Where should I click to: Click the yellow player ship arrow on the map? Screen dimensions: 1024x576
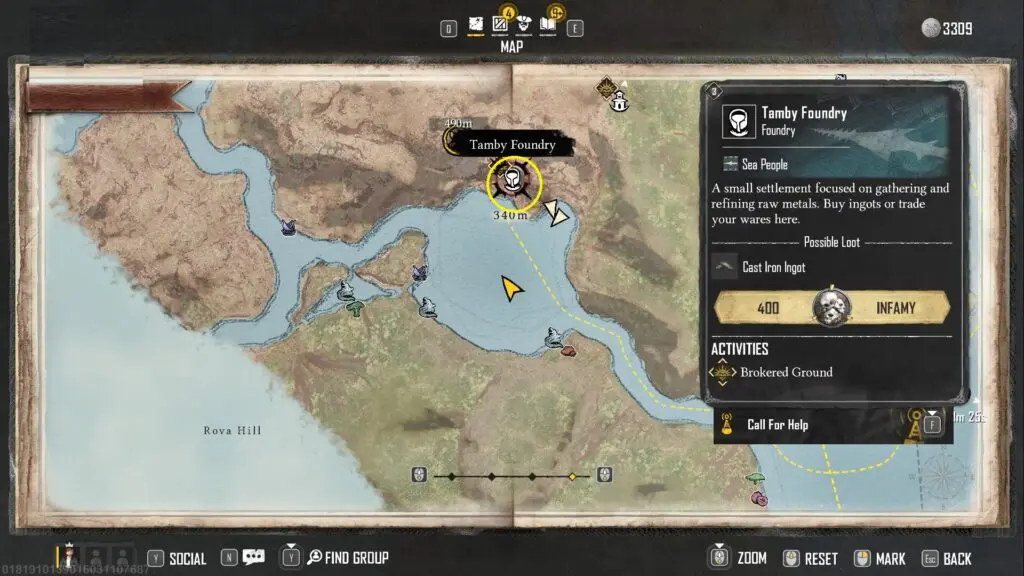coord(512,290)
